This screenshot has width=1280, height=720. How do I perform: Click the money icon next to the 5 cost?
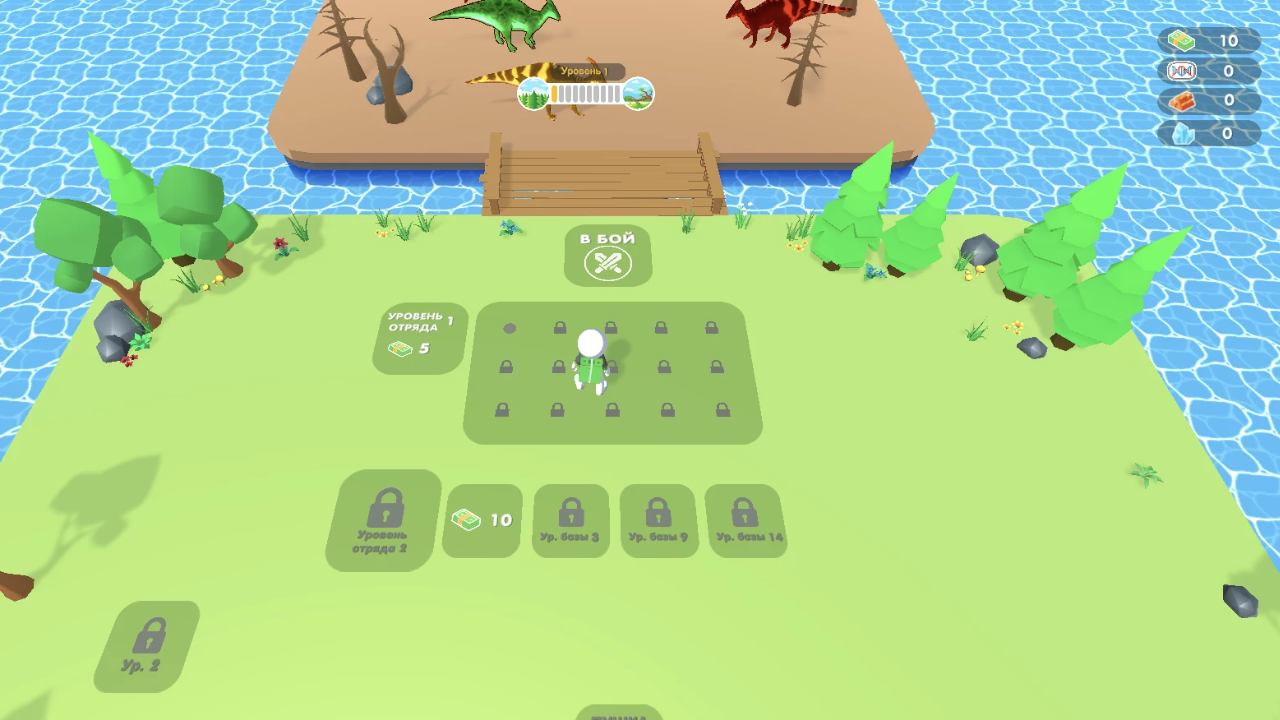(400, 349)
